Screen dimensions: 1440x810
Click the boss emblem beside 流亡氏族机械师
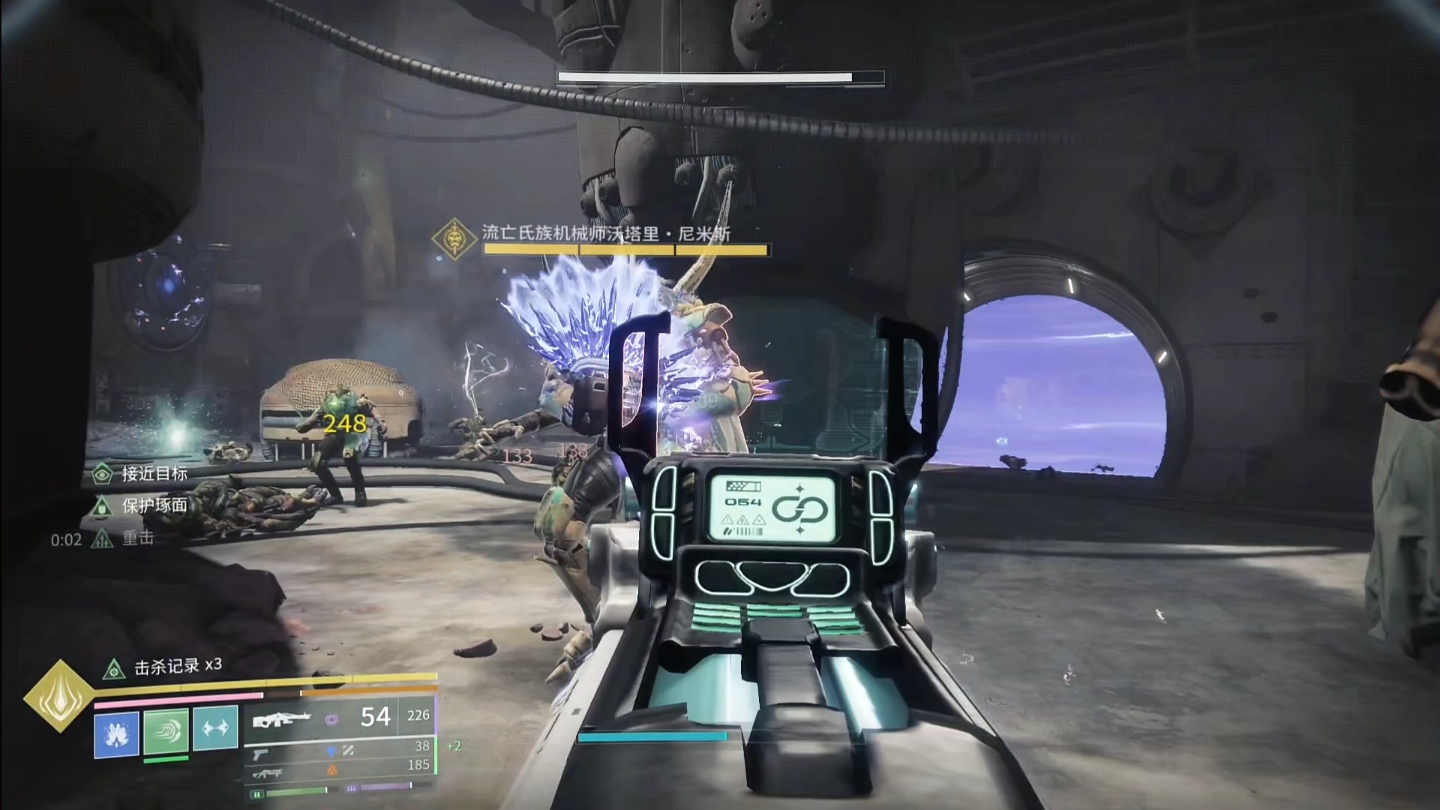coord(456,239)
